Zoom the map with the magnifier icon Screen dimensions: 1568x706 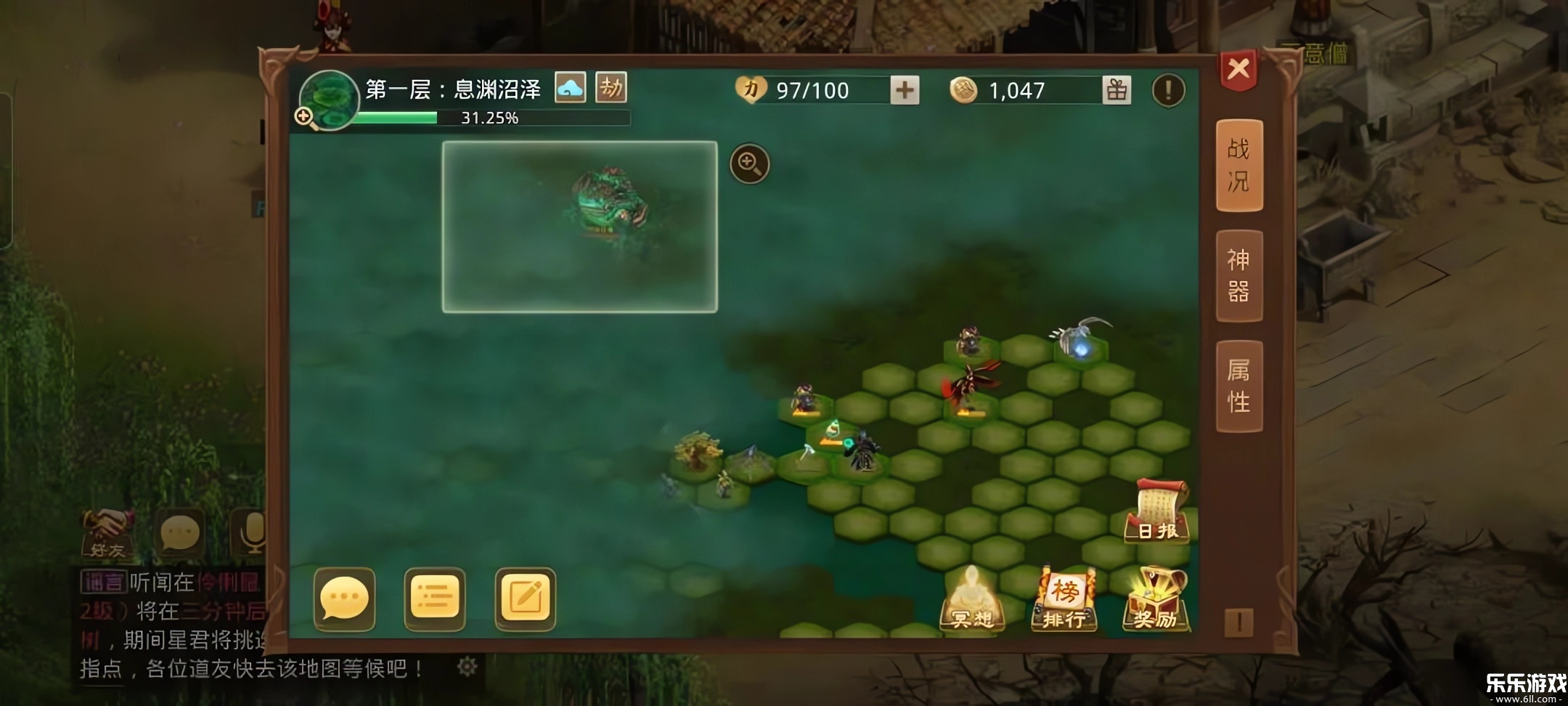751,164
